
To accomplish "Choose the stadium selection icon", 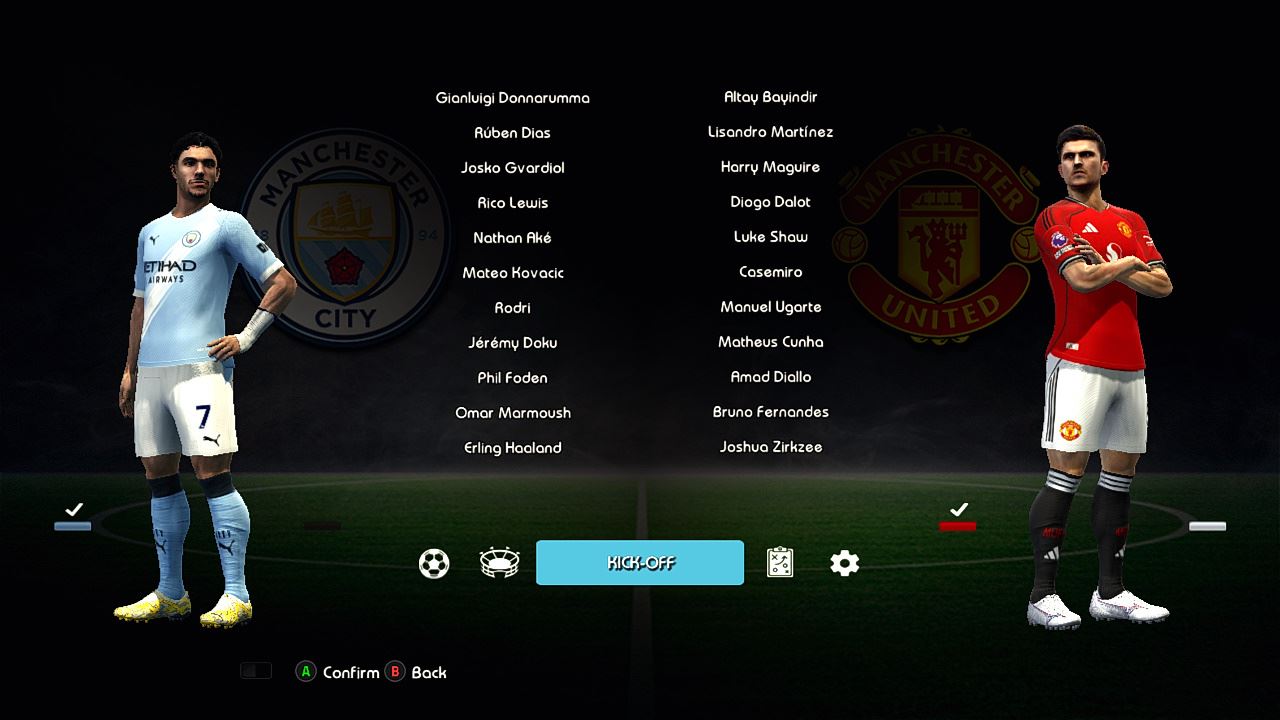I will pyautogui.click(x=499, y=564).
